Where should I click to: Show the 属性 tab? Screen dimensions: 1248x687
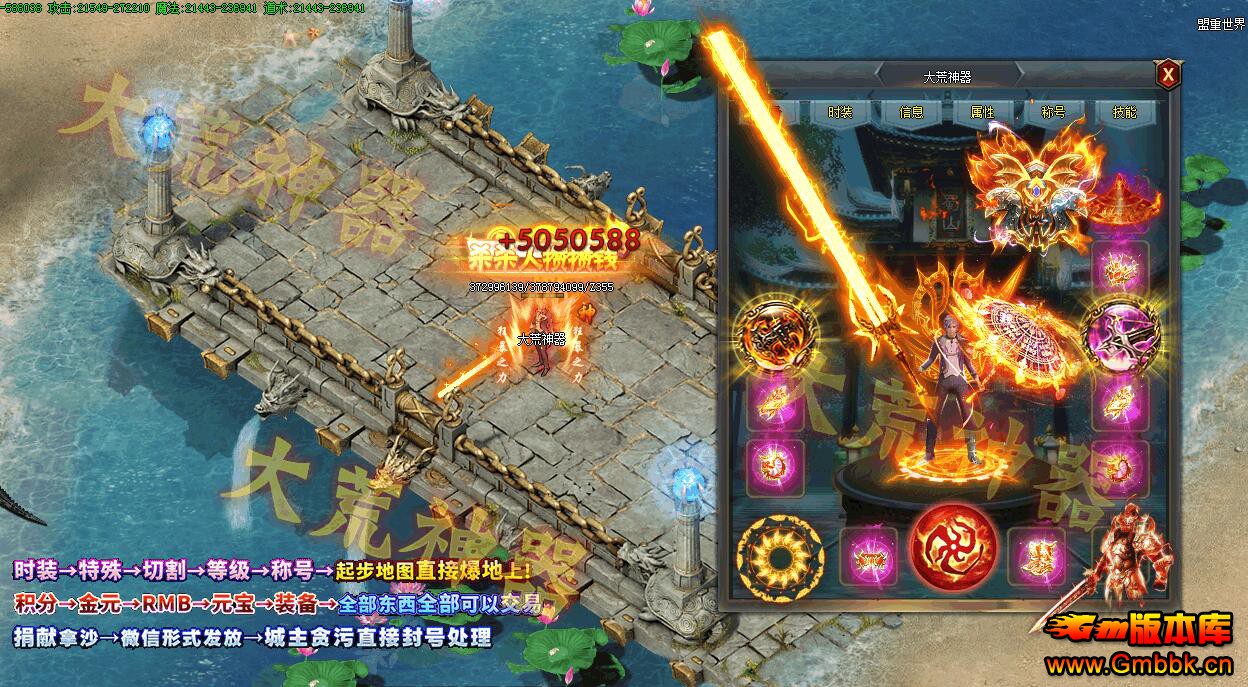click(982, 112)
